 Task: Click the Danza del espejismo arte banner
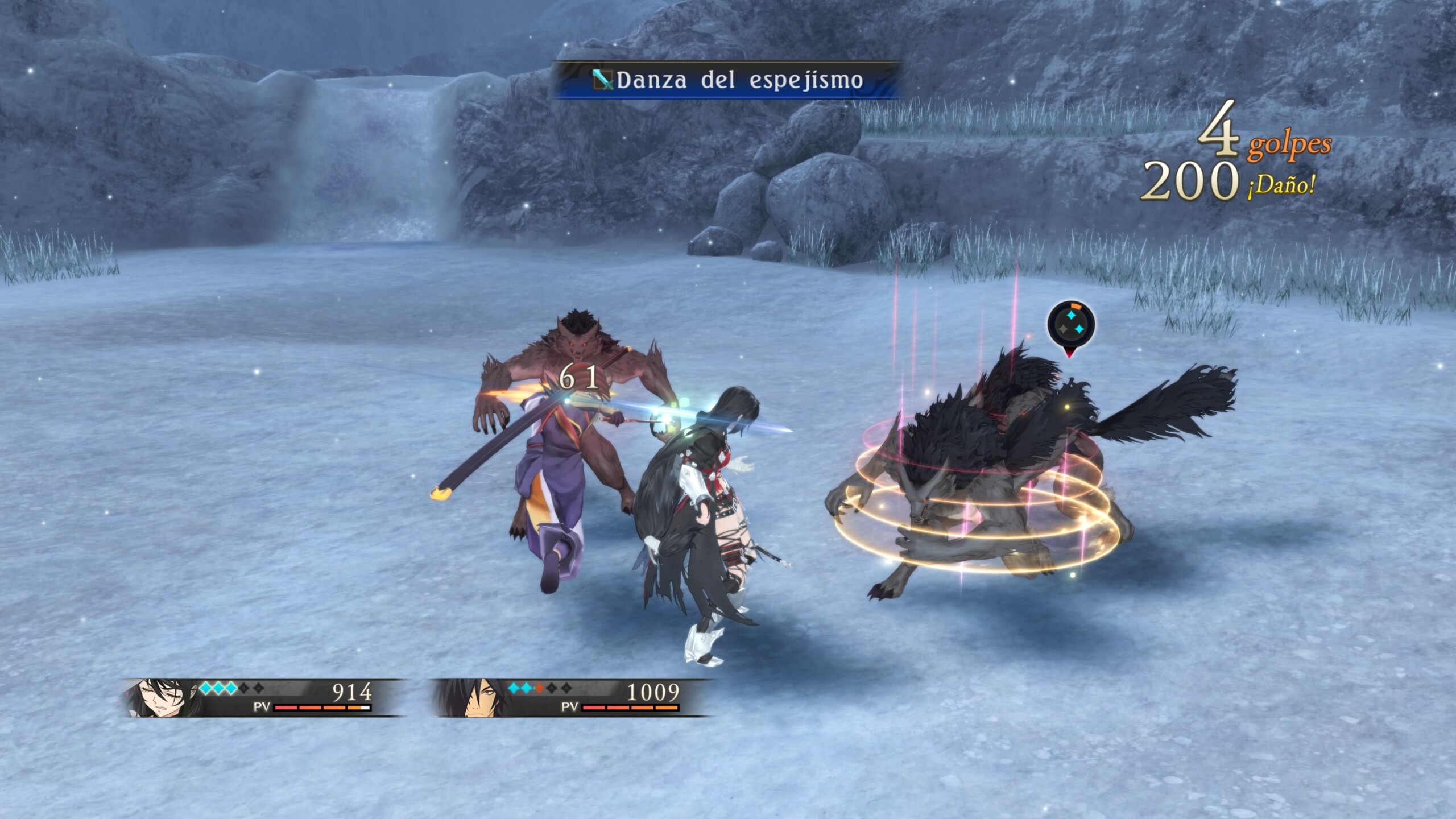[727, 80]
